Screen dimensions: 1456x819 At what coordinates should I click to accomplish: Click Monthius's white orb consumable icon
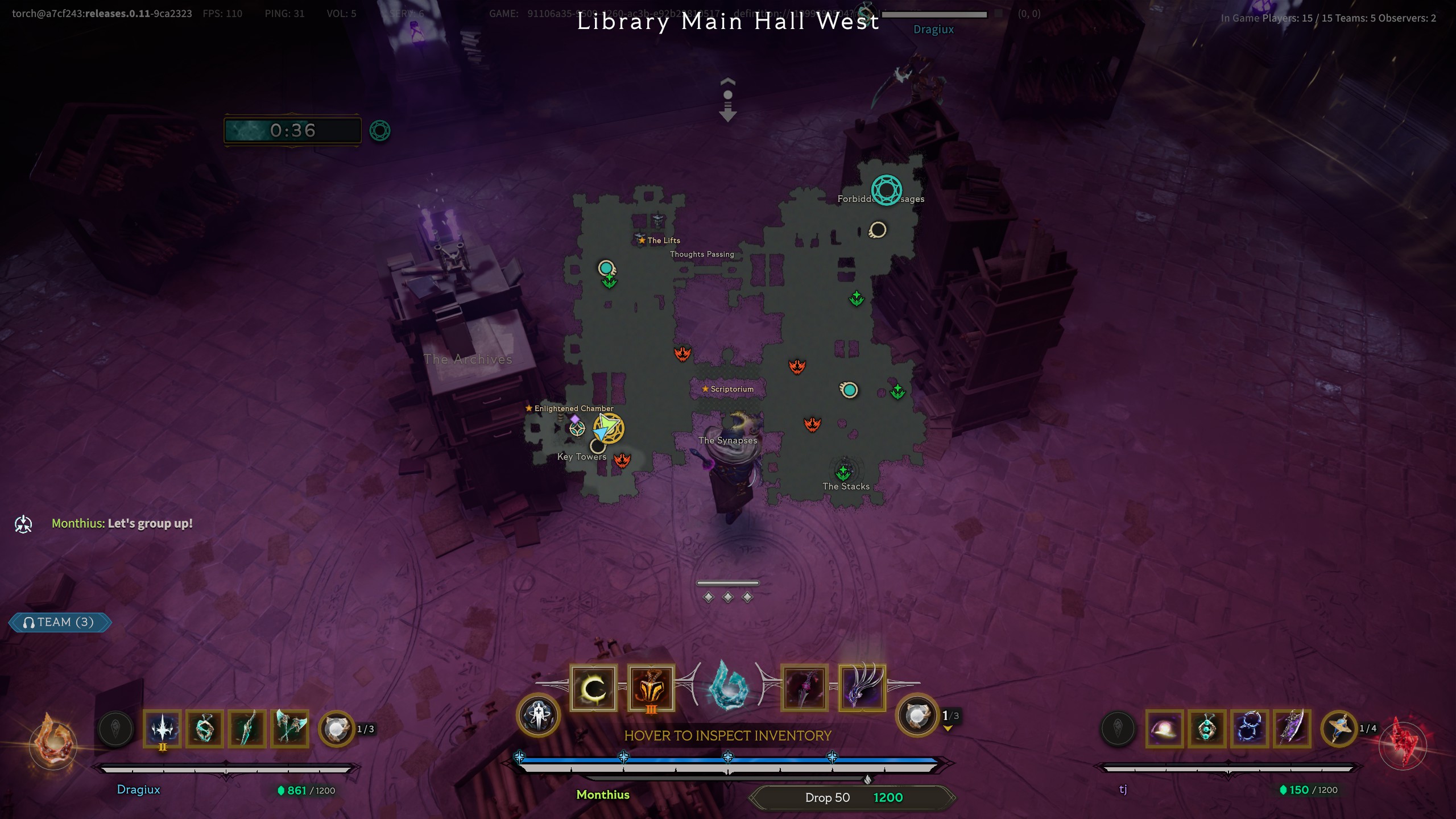pyautogui.click(x=917, y=715)
